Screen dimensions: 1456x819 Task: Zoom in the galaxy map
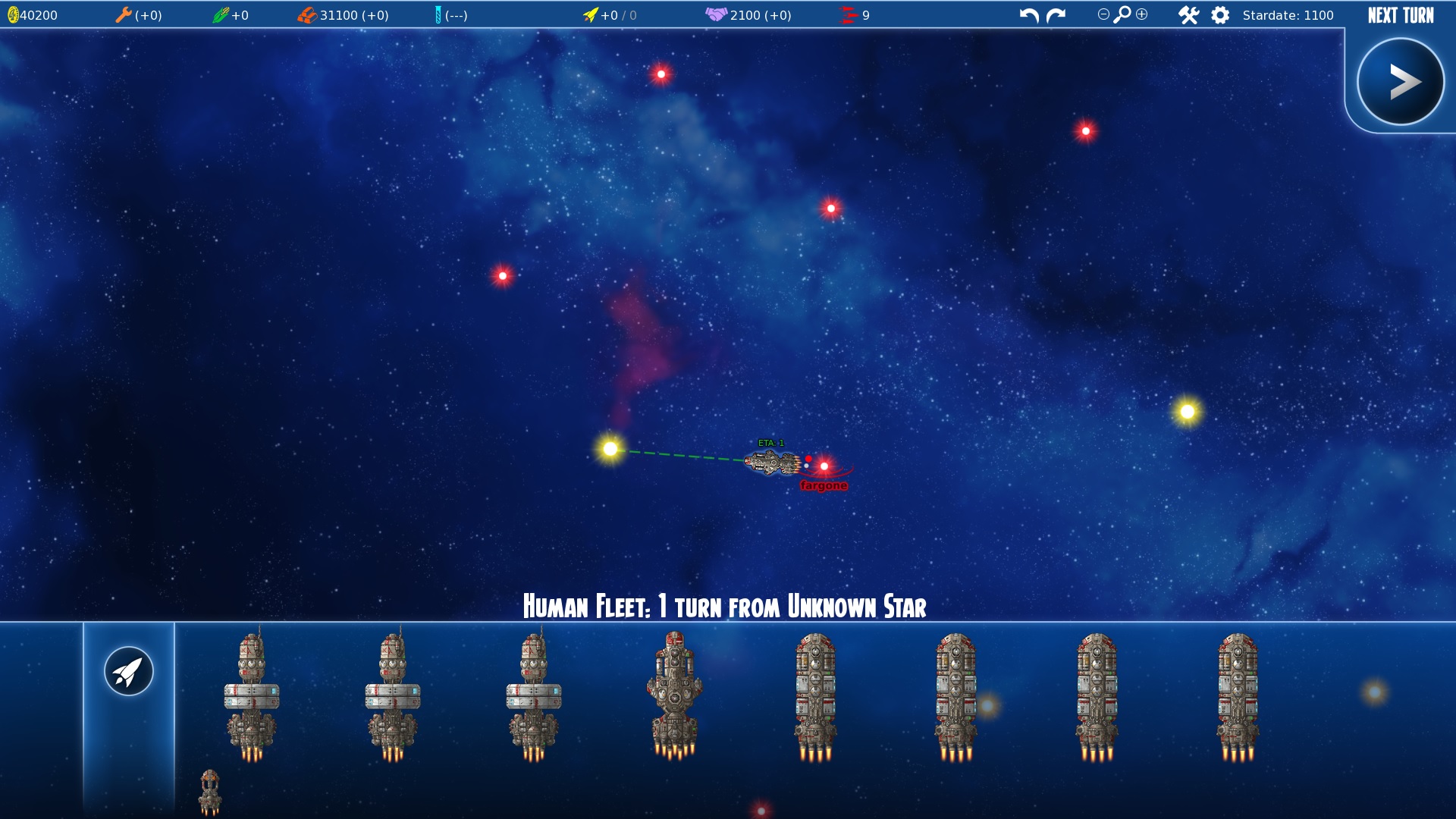click(x=1142, y=14)
